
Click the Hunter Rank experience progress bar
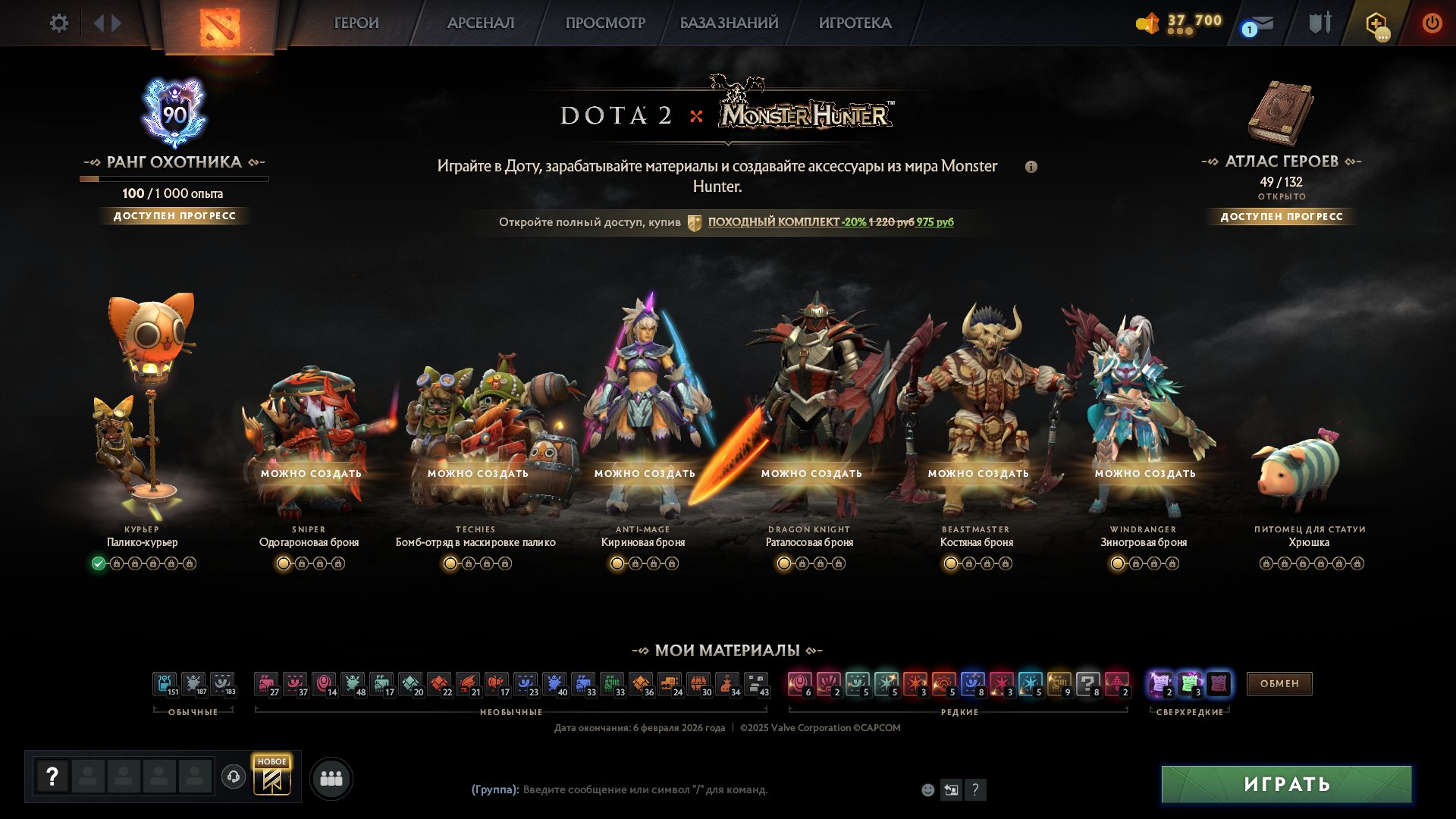pyautogui.click(x=173, y=179)
